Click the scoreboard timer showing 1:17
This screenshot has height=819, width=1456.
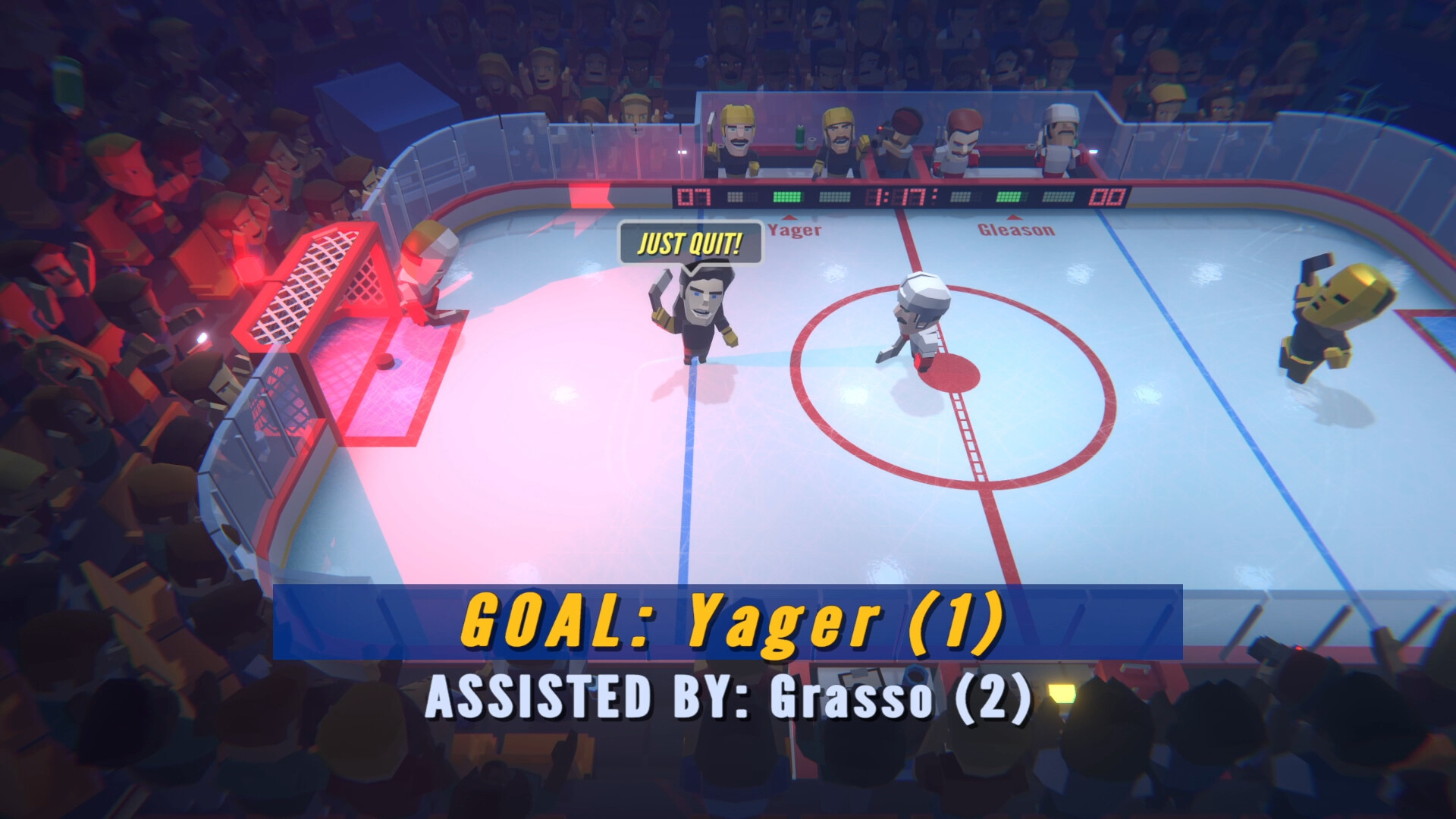pyautogui.click(x=902, y=197)
